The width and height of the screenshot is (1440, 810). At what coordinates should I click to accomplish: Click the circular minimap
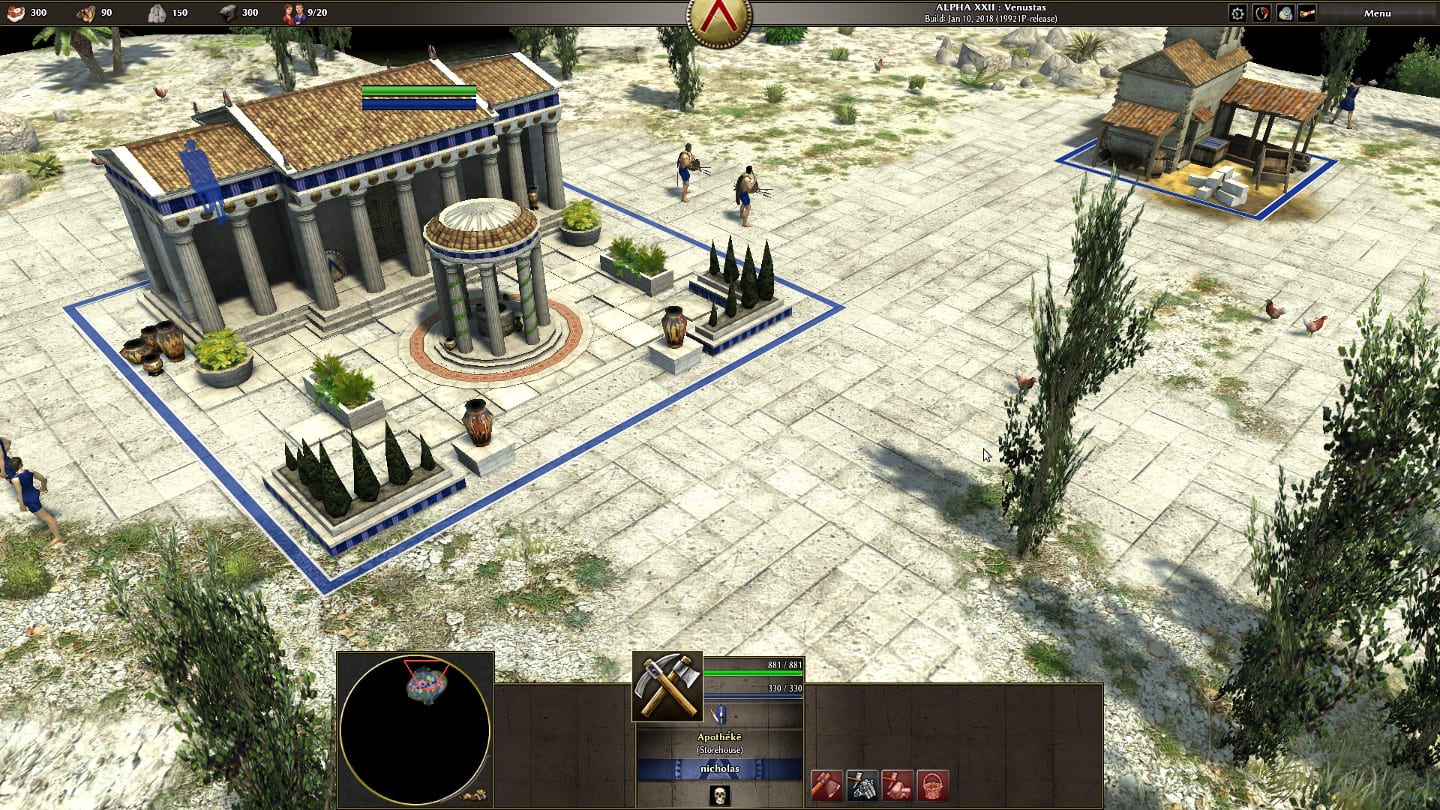point(415,729)
